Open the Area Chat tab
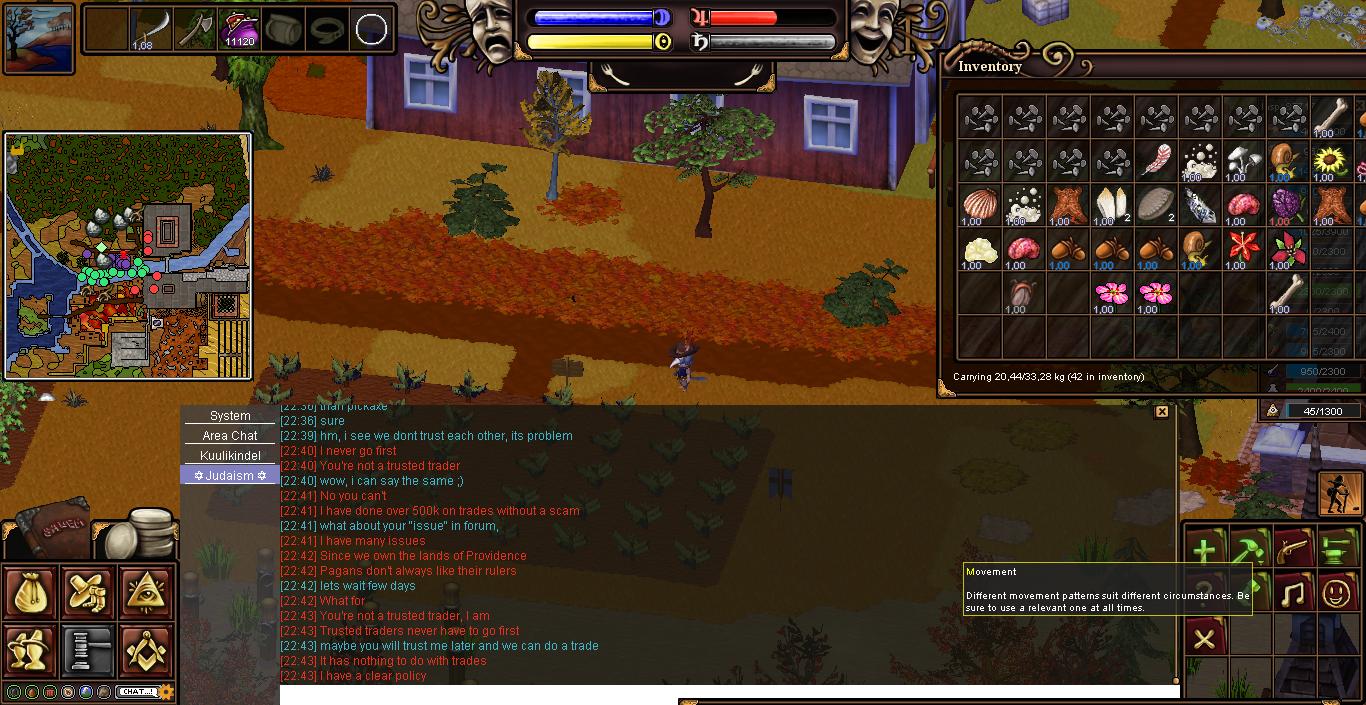 pos(230,436)
